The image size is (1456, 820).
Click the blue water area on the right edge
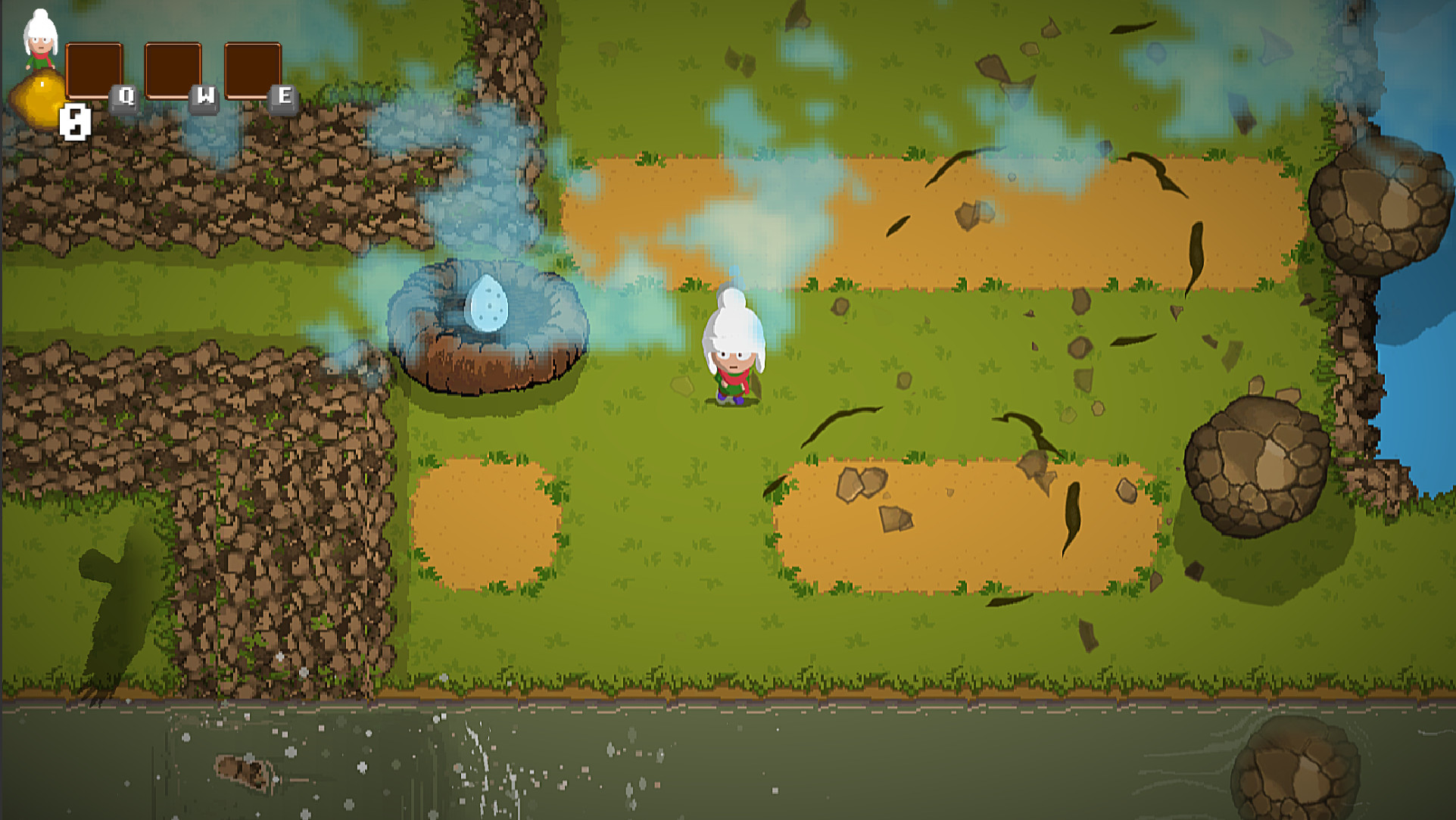[1431, 379]
